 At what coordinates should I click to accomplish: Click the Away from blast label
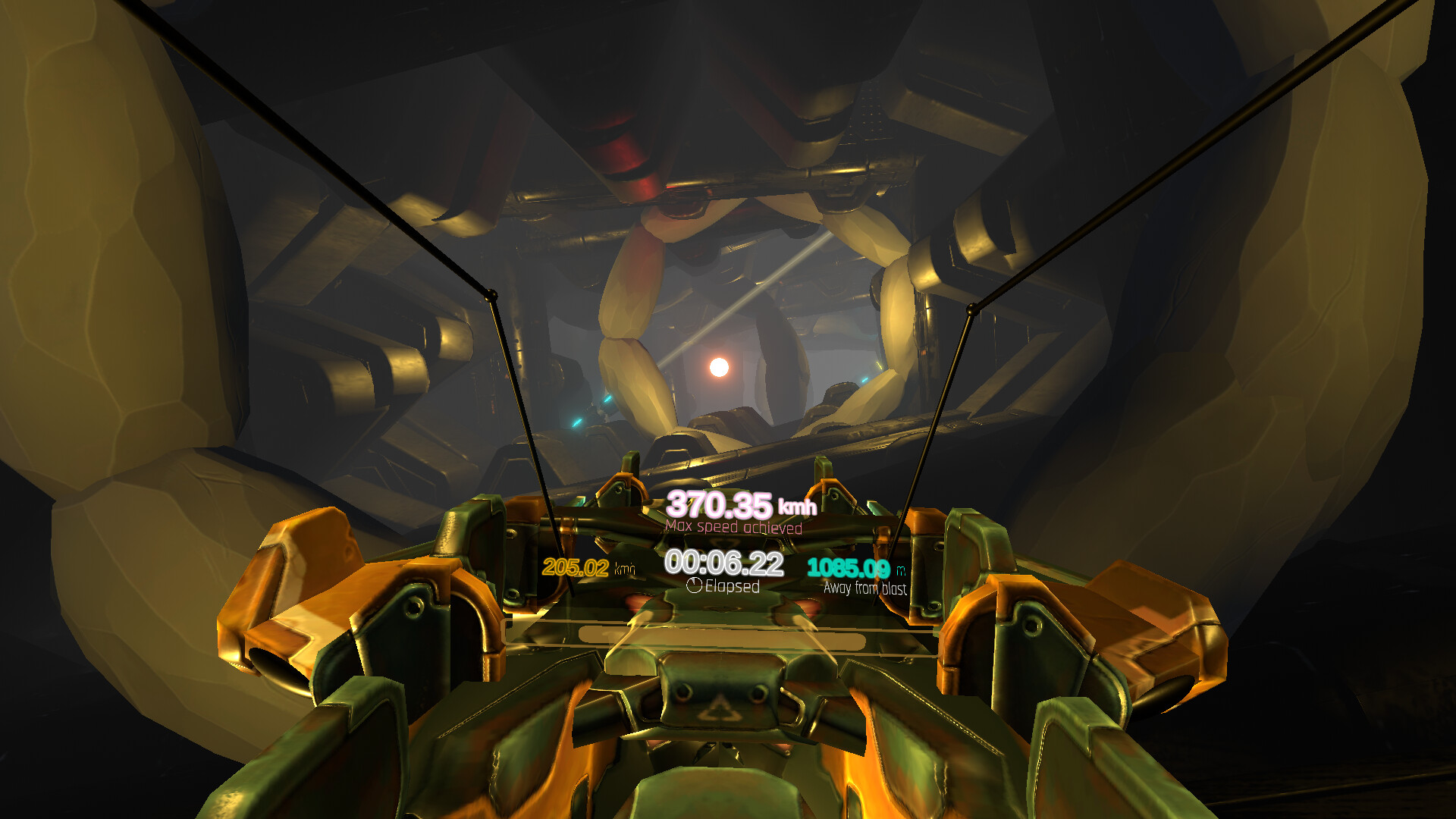864,586
